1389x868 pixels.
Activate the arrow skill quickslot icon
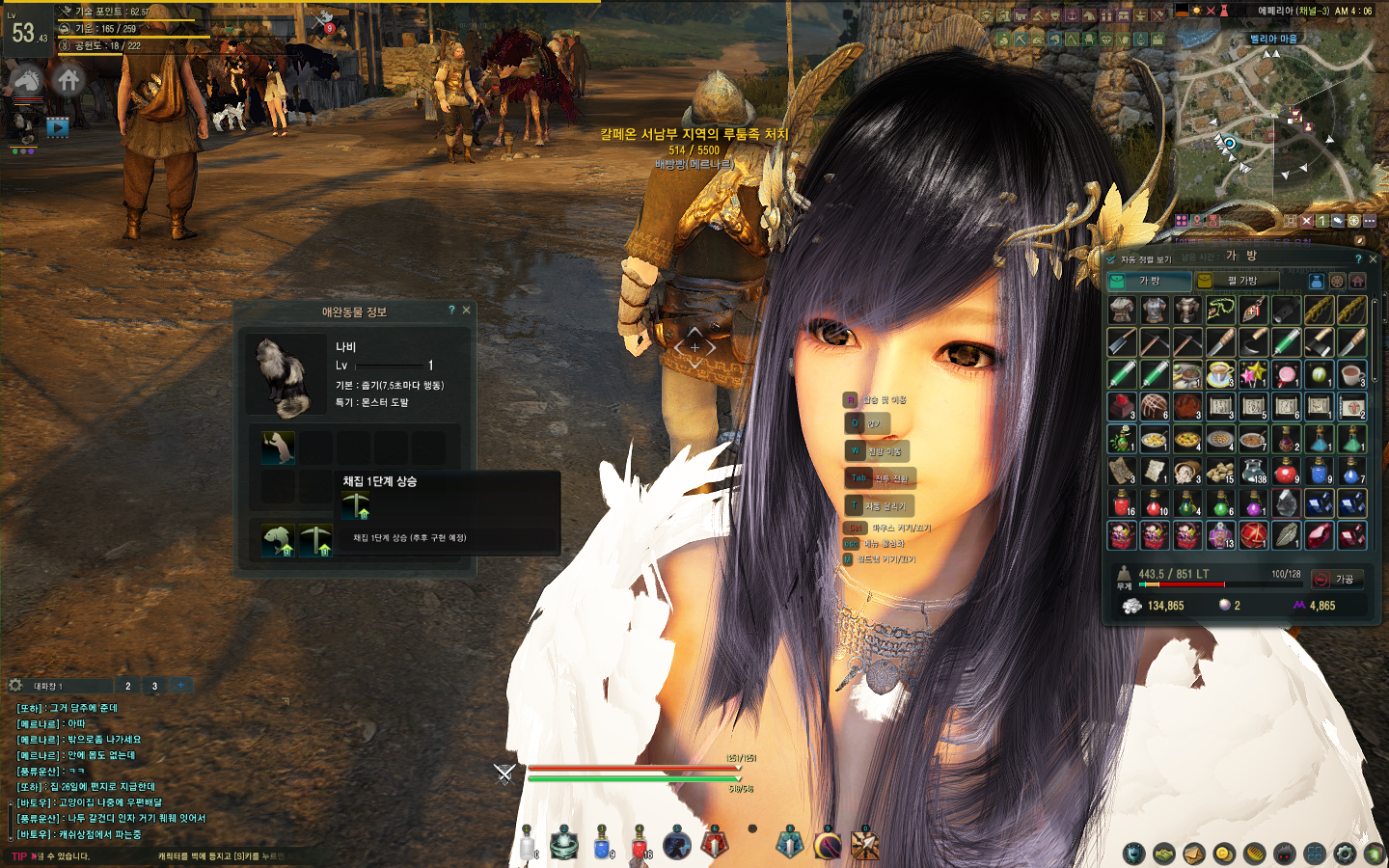(864, 844)
